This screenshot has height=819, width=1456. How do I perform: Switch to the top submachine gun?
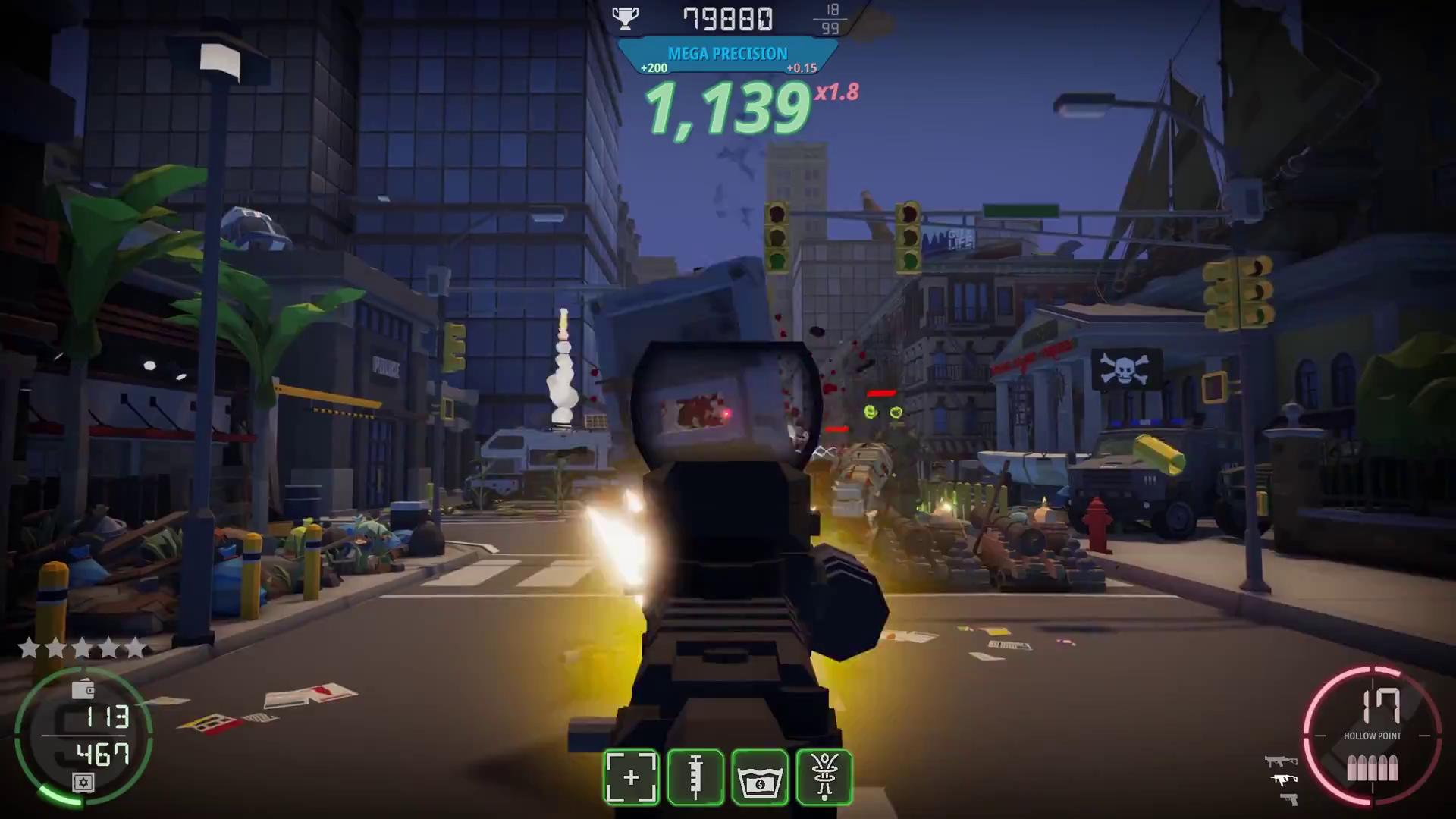pos(1281,761)
